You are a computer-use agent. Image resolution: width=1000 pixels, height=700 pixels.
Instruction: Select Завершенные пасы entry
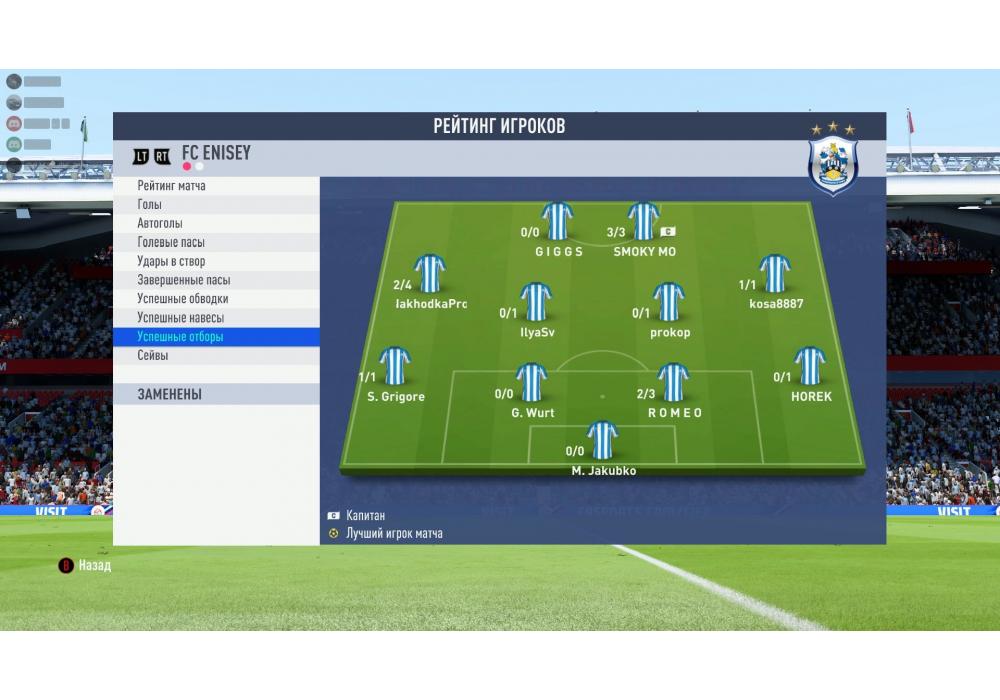pyautogui.click(x=216, y=281)
